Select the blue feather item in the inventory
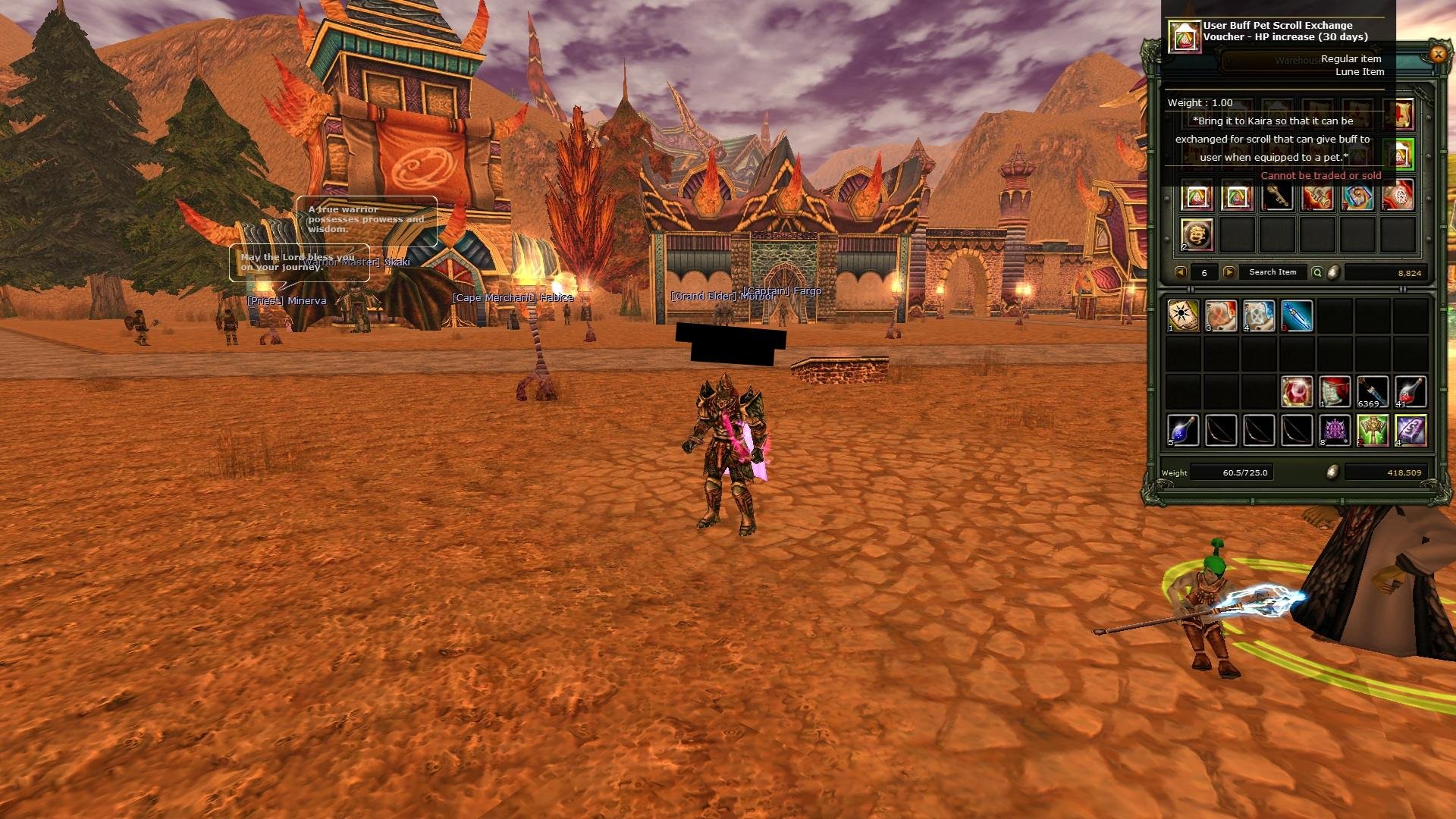This screenshot has height=819, width=1456. tap(1297, 316)
